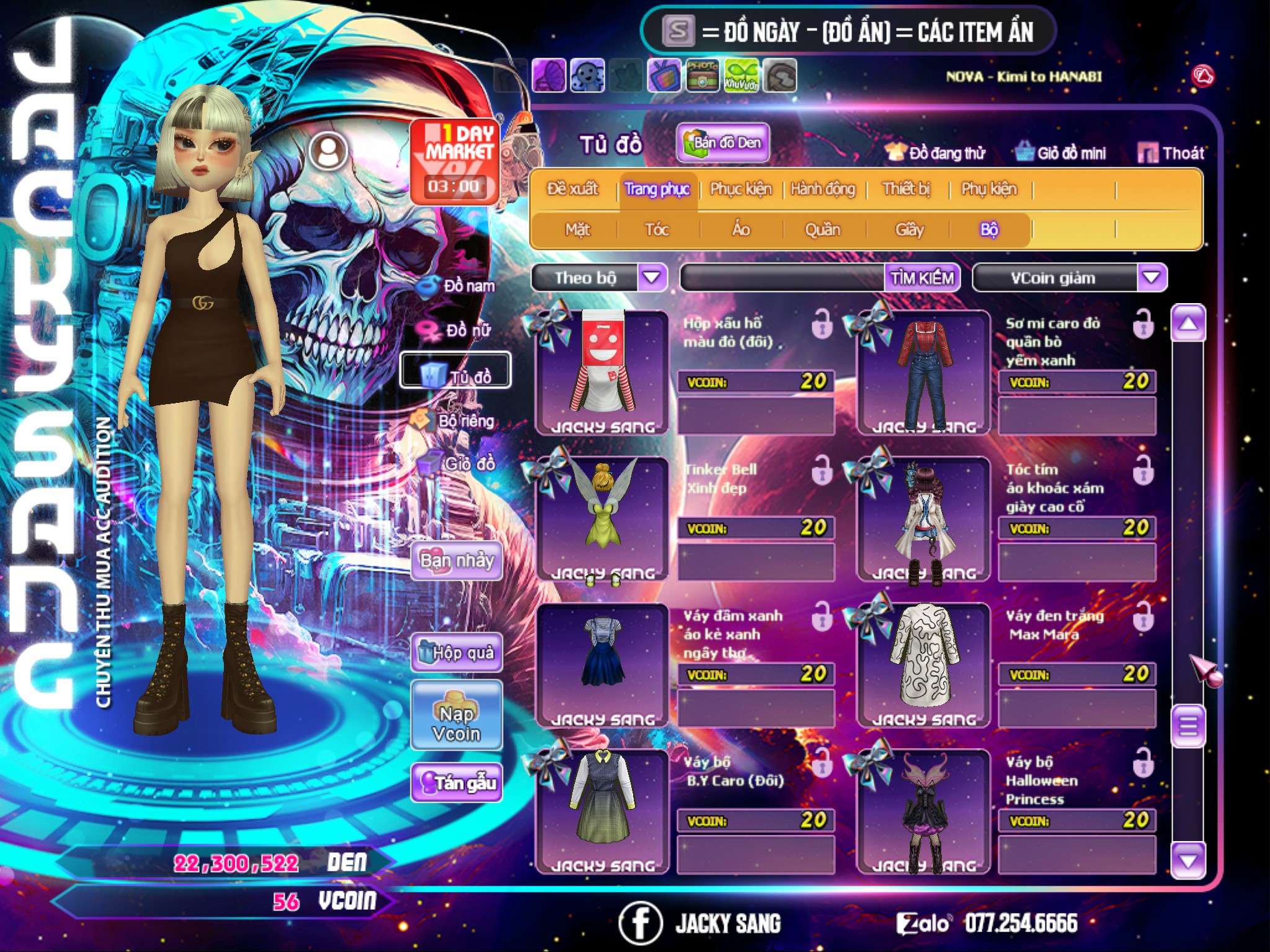This screenshot has height=952, width=1270.
Task: Select the Tinker Bell outfit thumbnail
Action: click(602, 519)
